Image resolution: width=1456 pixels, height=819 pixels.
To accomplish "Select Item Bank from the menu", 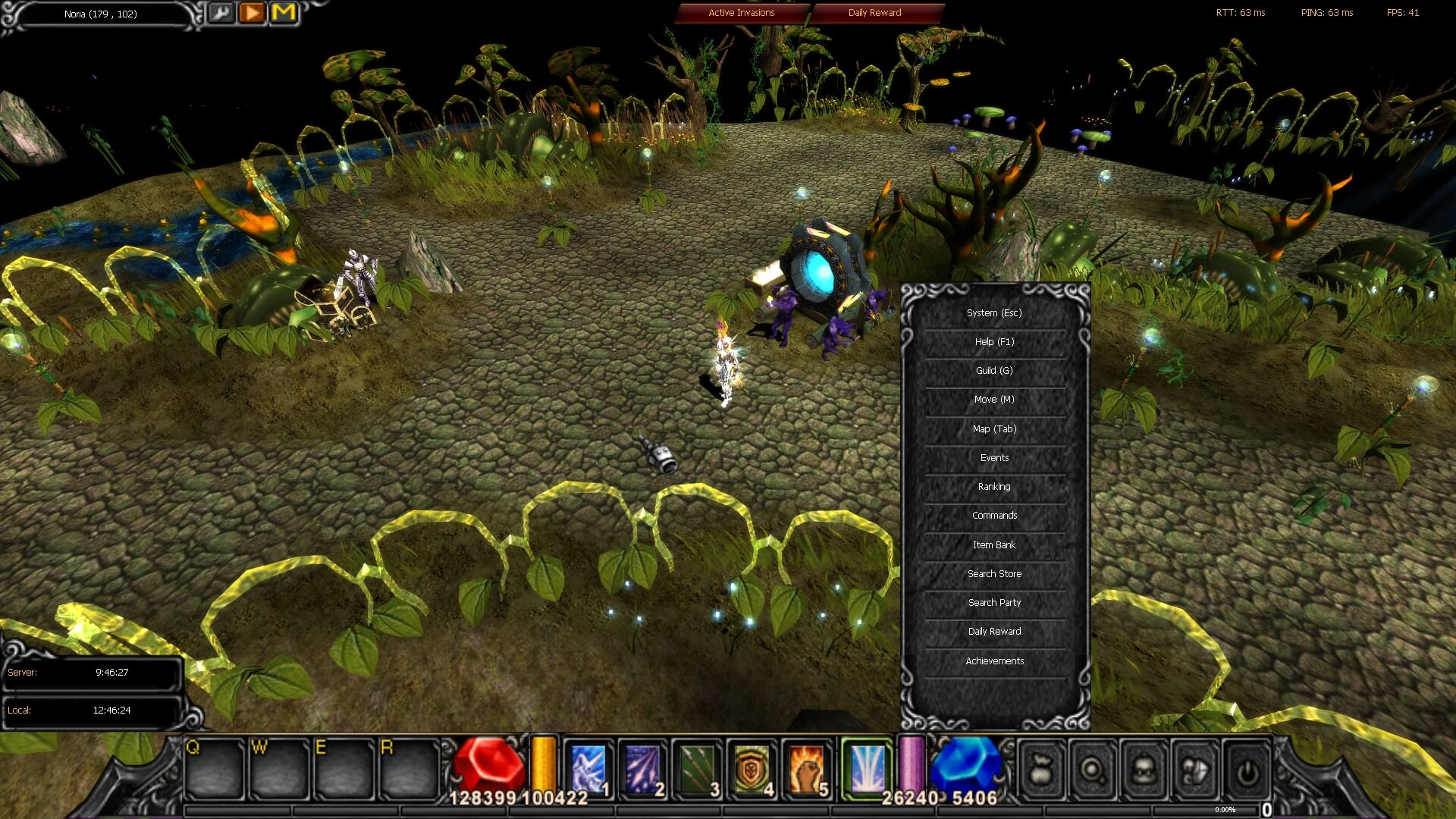I will (993, 544).
